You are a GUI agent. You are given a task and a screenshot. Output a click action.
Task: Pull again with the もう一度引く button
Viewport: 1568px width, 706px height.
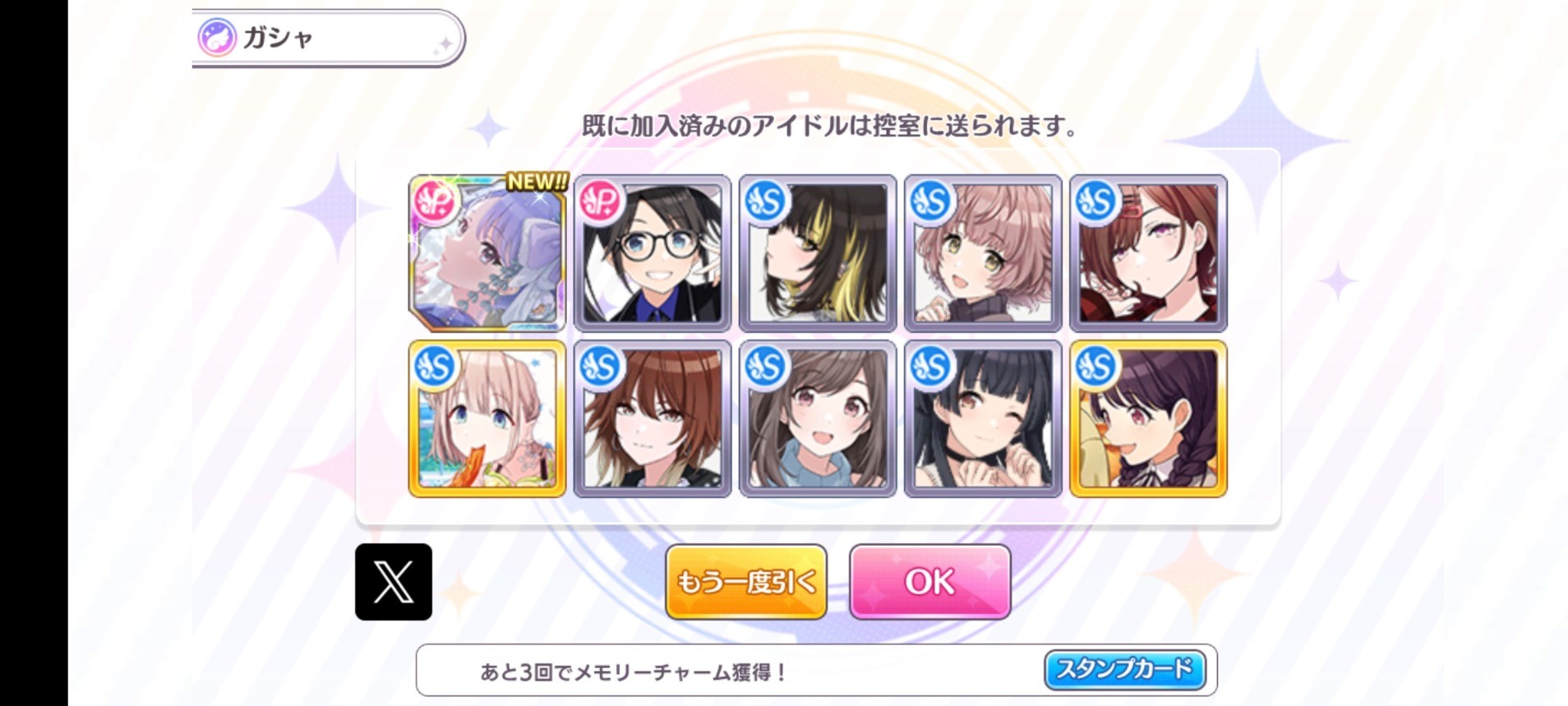click(745, 581)
